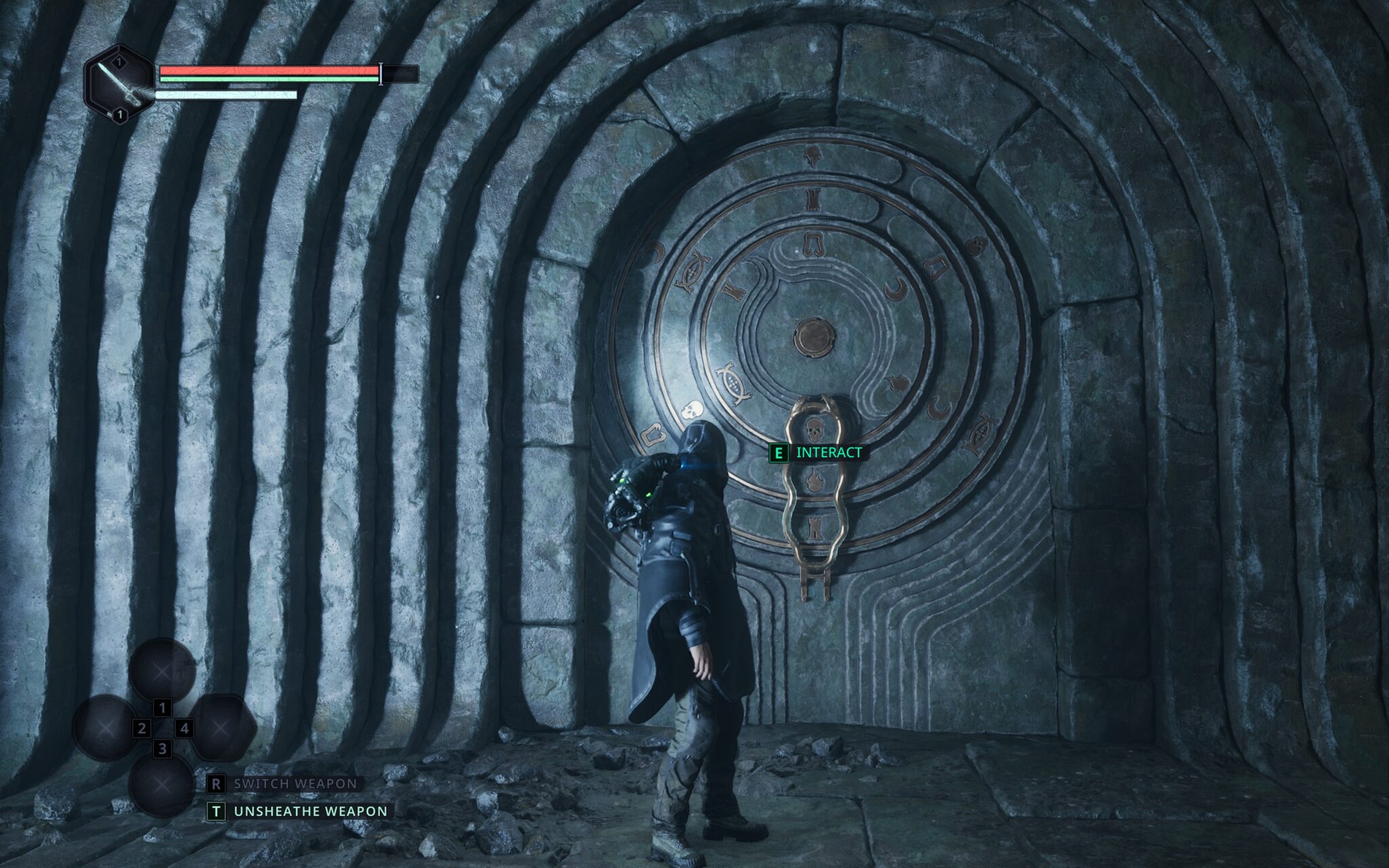Select the equipped sword weapon icon
The width and height of the screenshot is (1389, 868).
tap(119, 84)
